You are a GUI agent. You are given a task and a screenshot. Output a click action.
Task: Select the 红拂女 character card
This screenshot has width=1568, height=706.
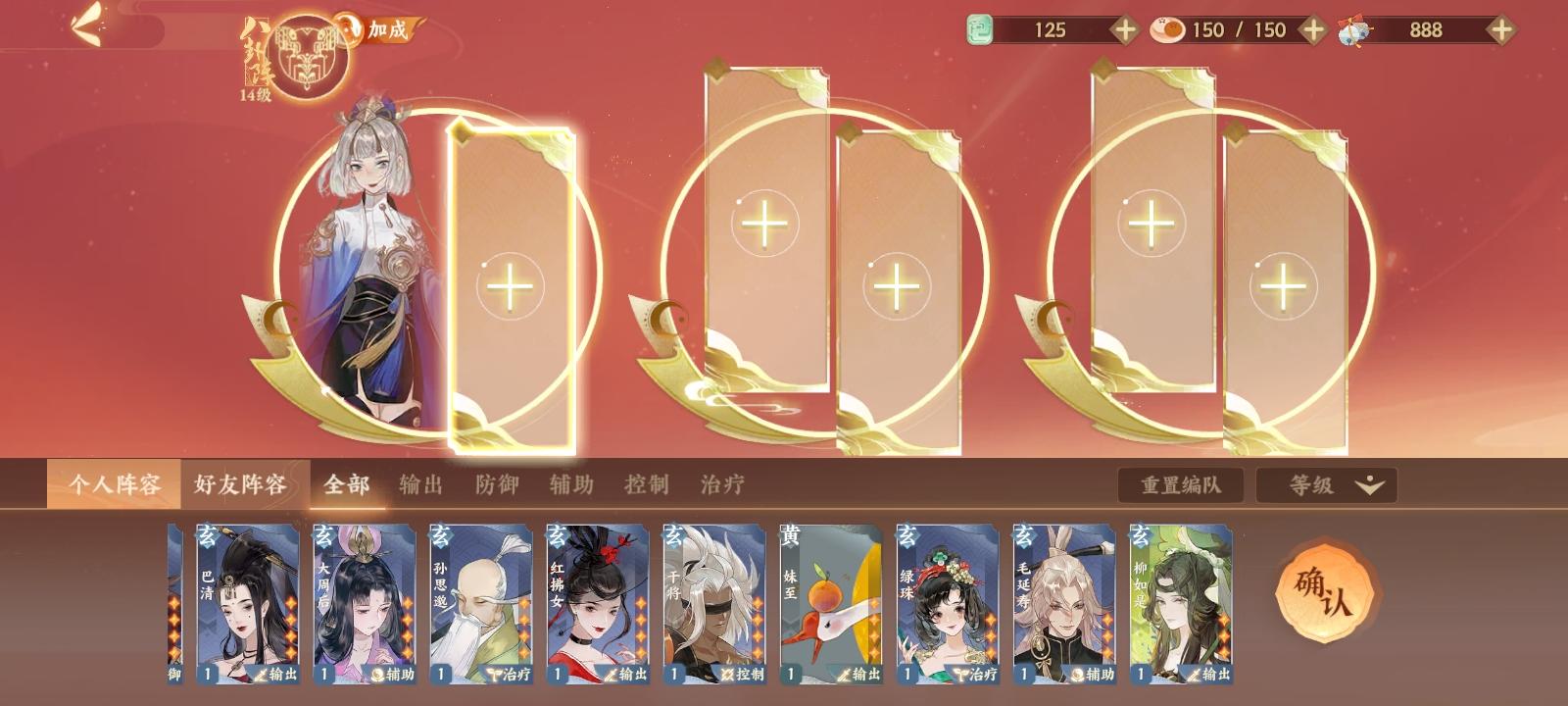[597, 603]
